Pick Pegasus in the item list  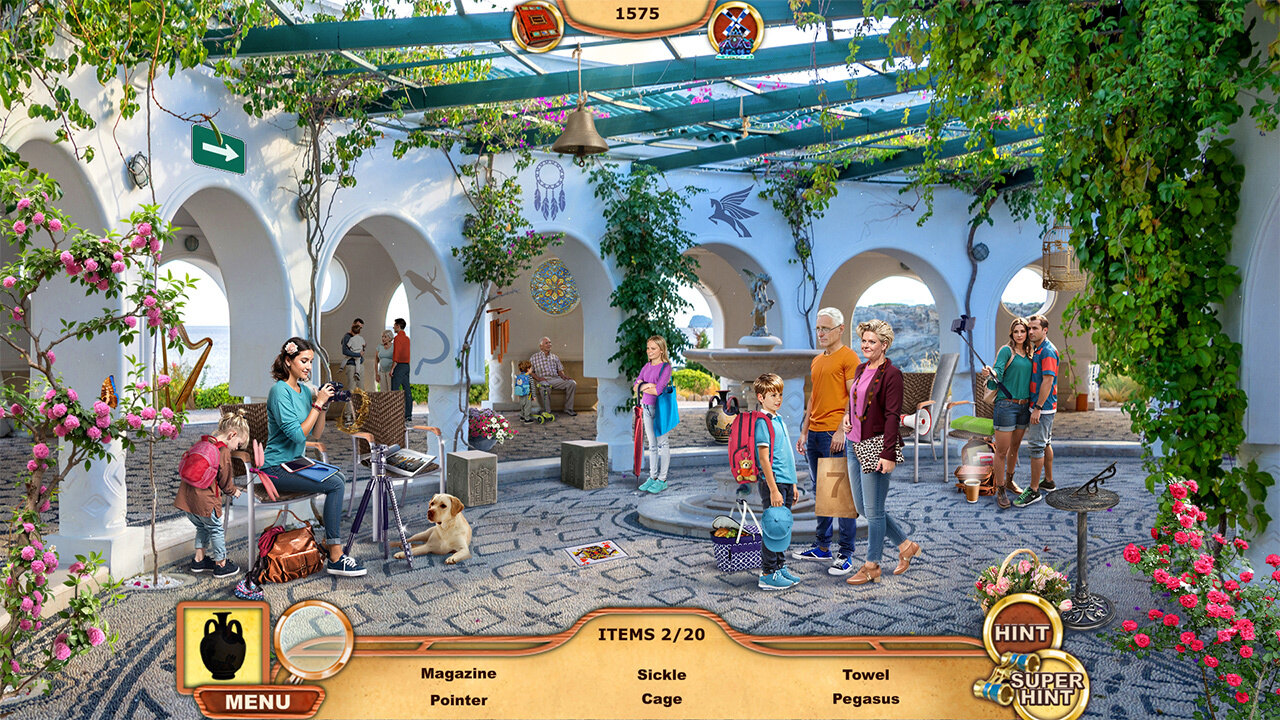coord(865,699)
